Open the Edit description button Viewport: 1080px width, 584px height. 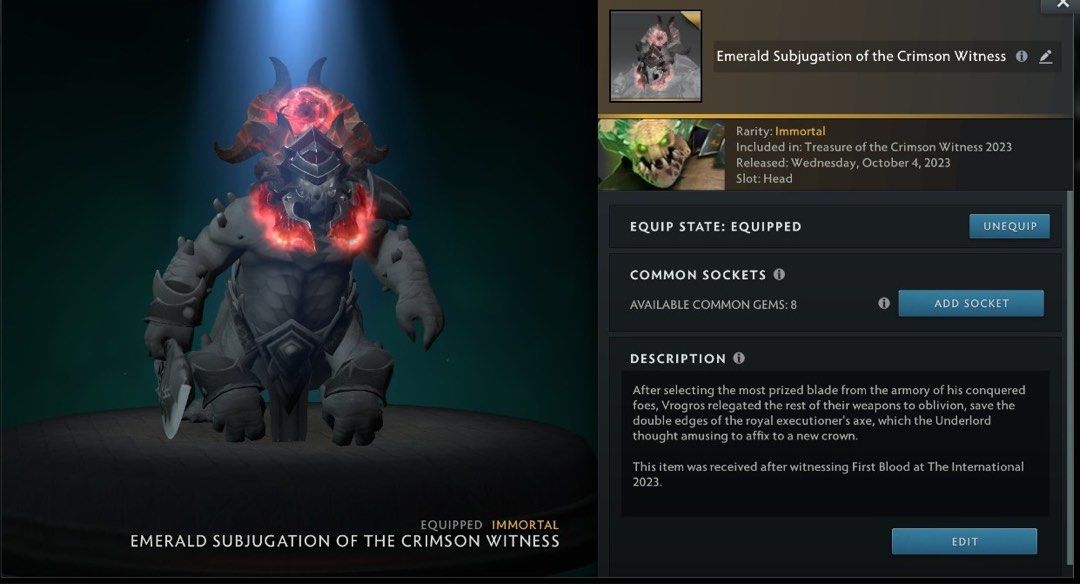tap(963, 541)
